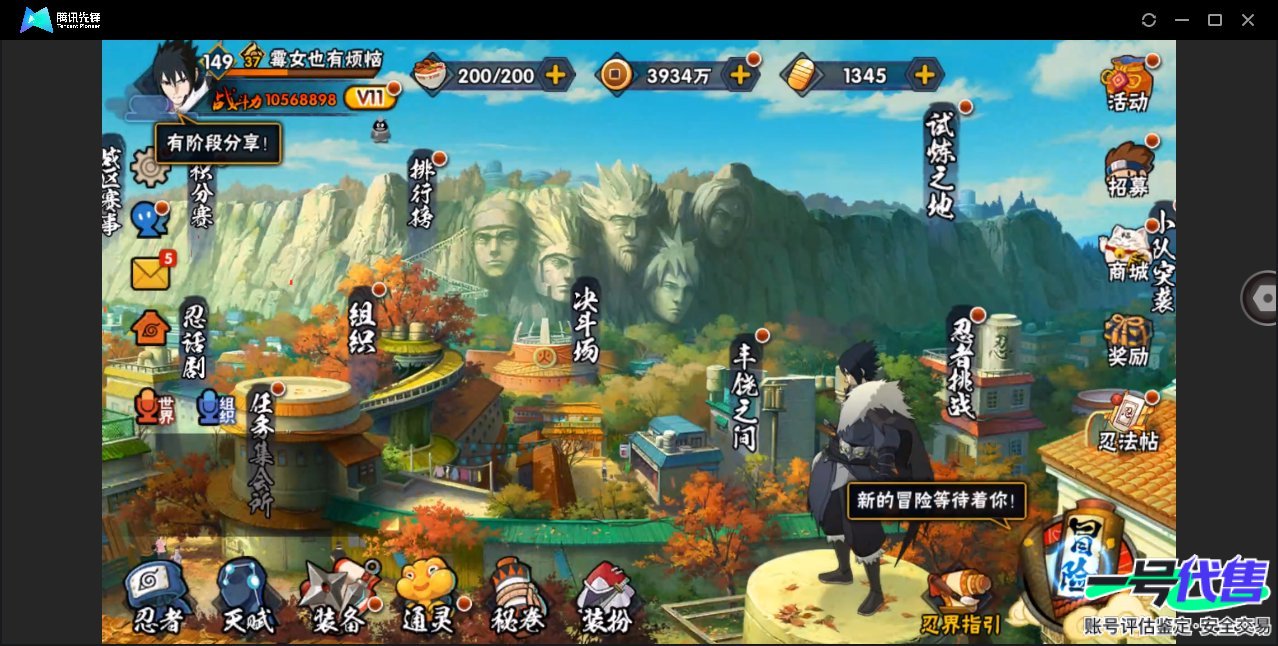The width and height of the screenshot is (1278, 646).
Task: Add gold ingots with the plus button
Action: click(925, 74)
